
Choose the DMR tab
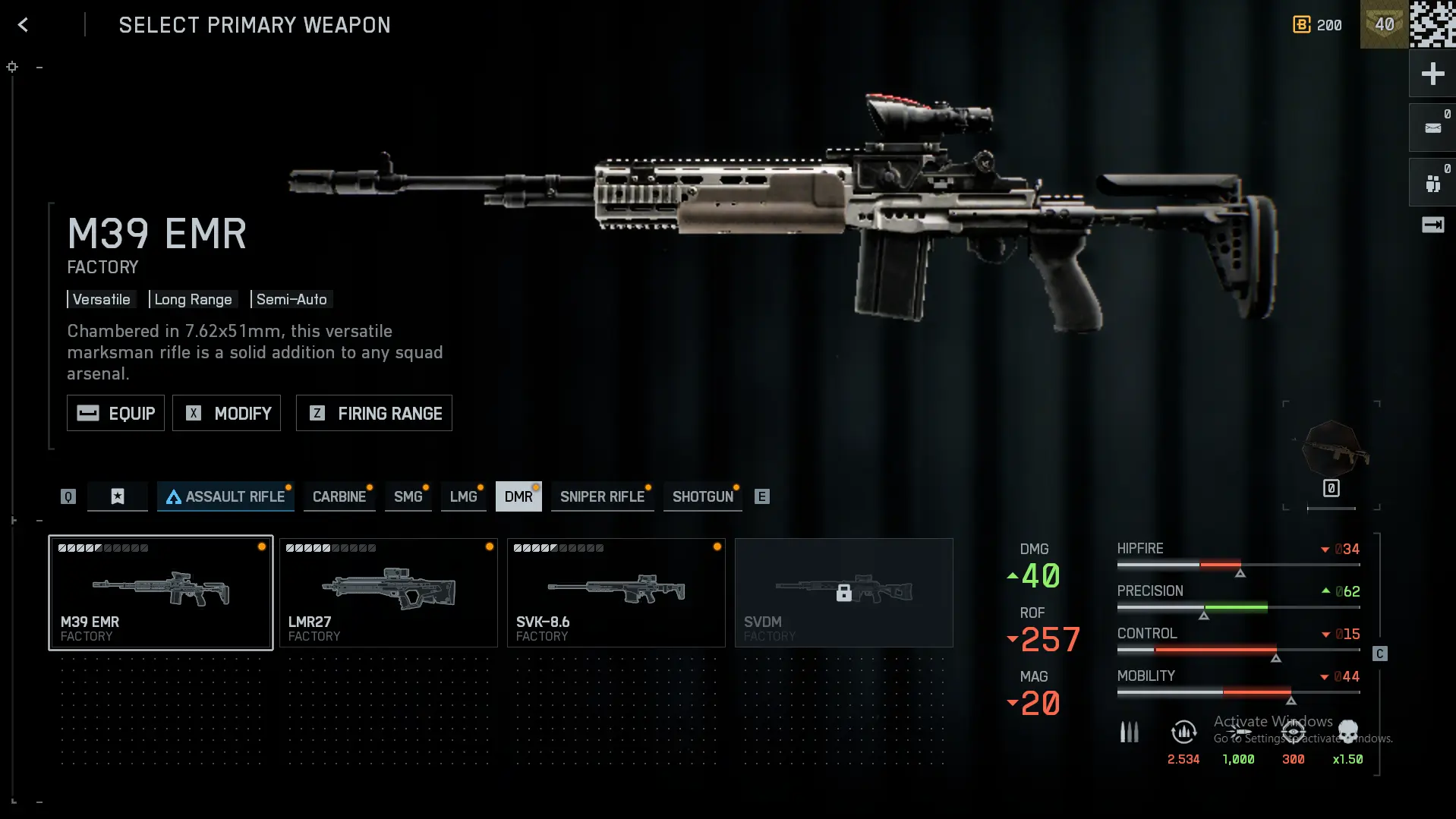(518, 496)
